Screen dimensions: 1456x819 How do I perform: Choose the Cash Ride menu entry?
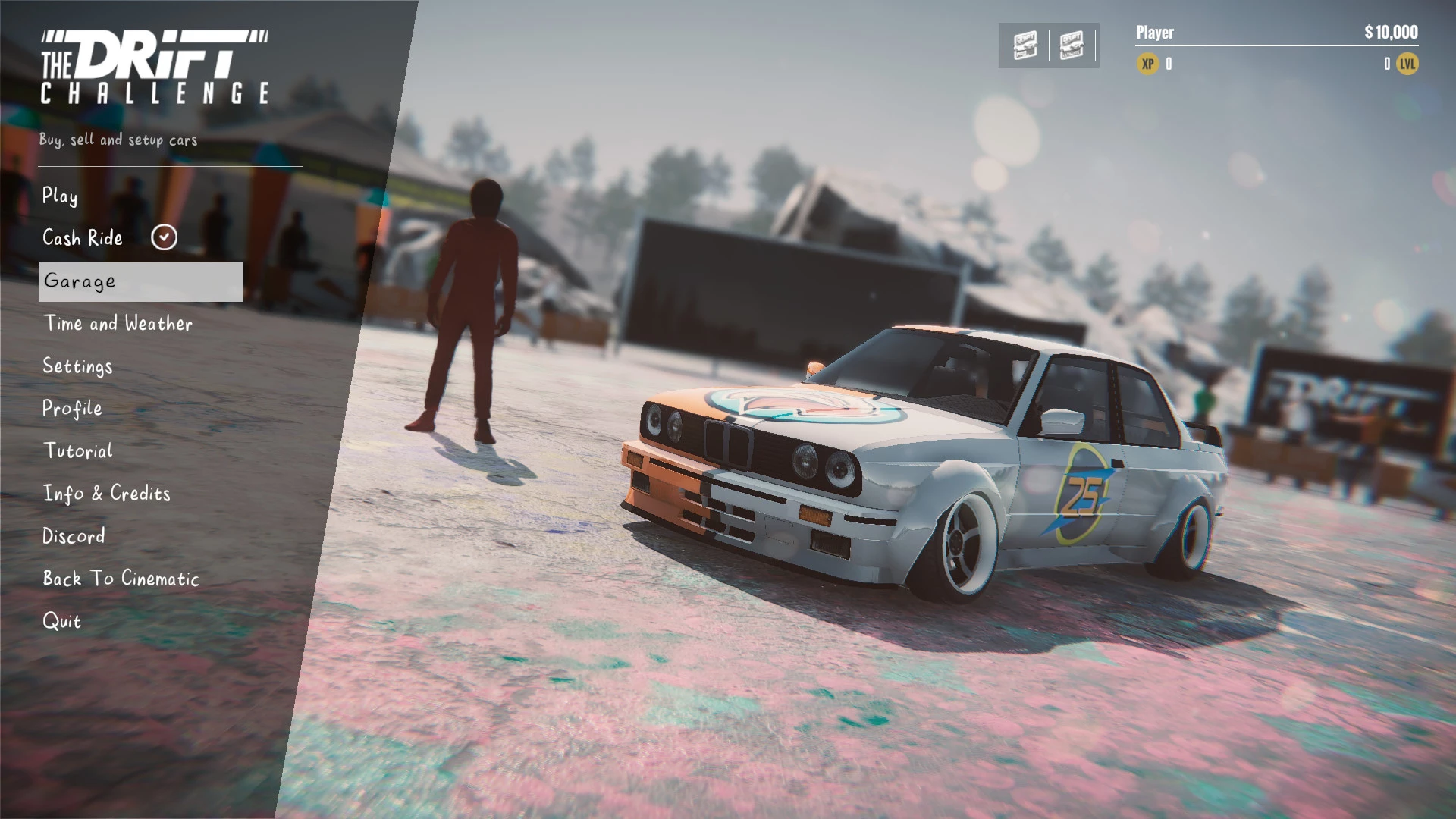tap(83, 238)
